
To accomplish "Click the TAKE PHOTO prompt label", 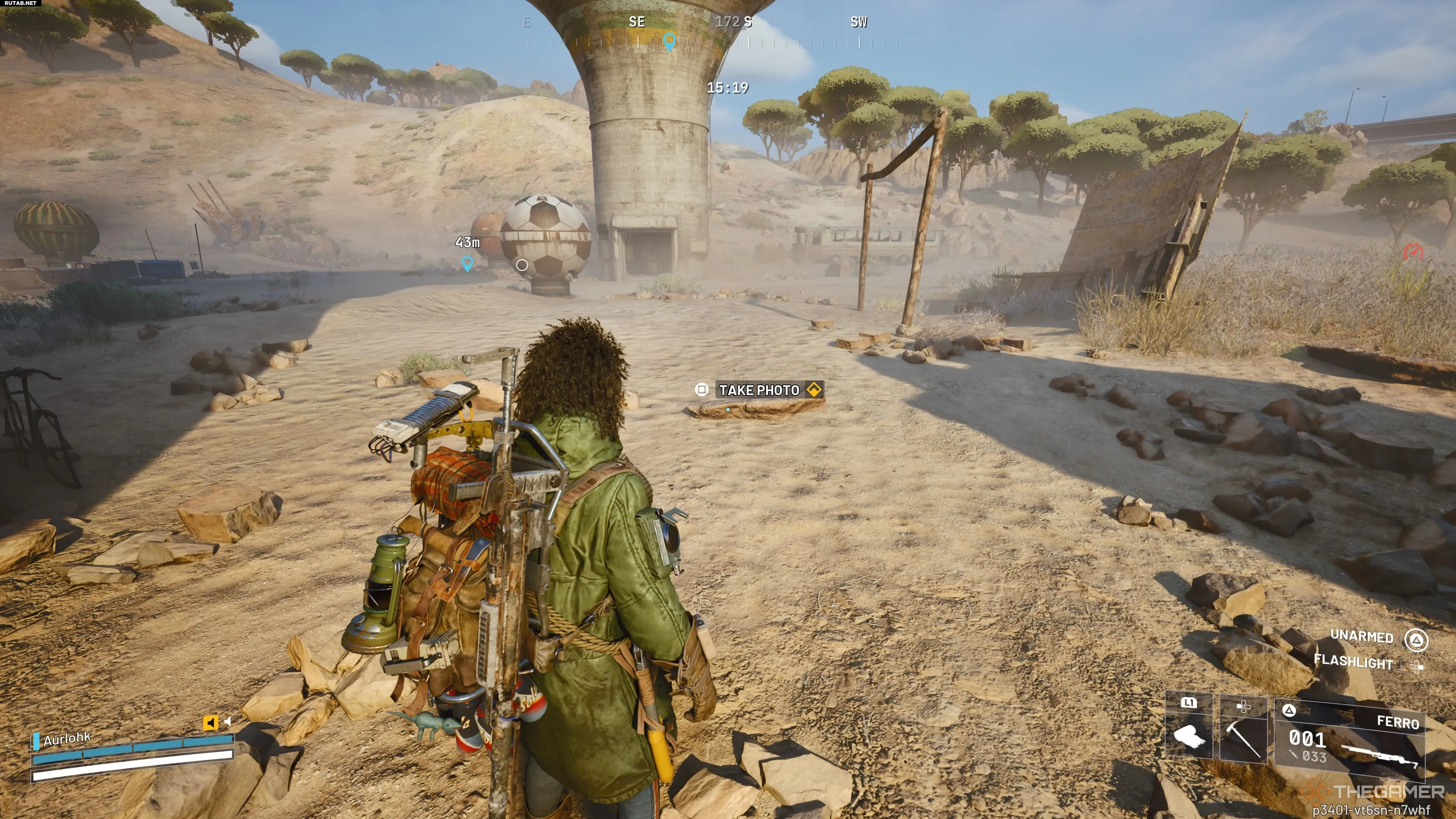I will tap(759, 390).
